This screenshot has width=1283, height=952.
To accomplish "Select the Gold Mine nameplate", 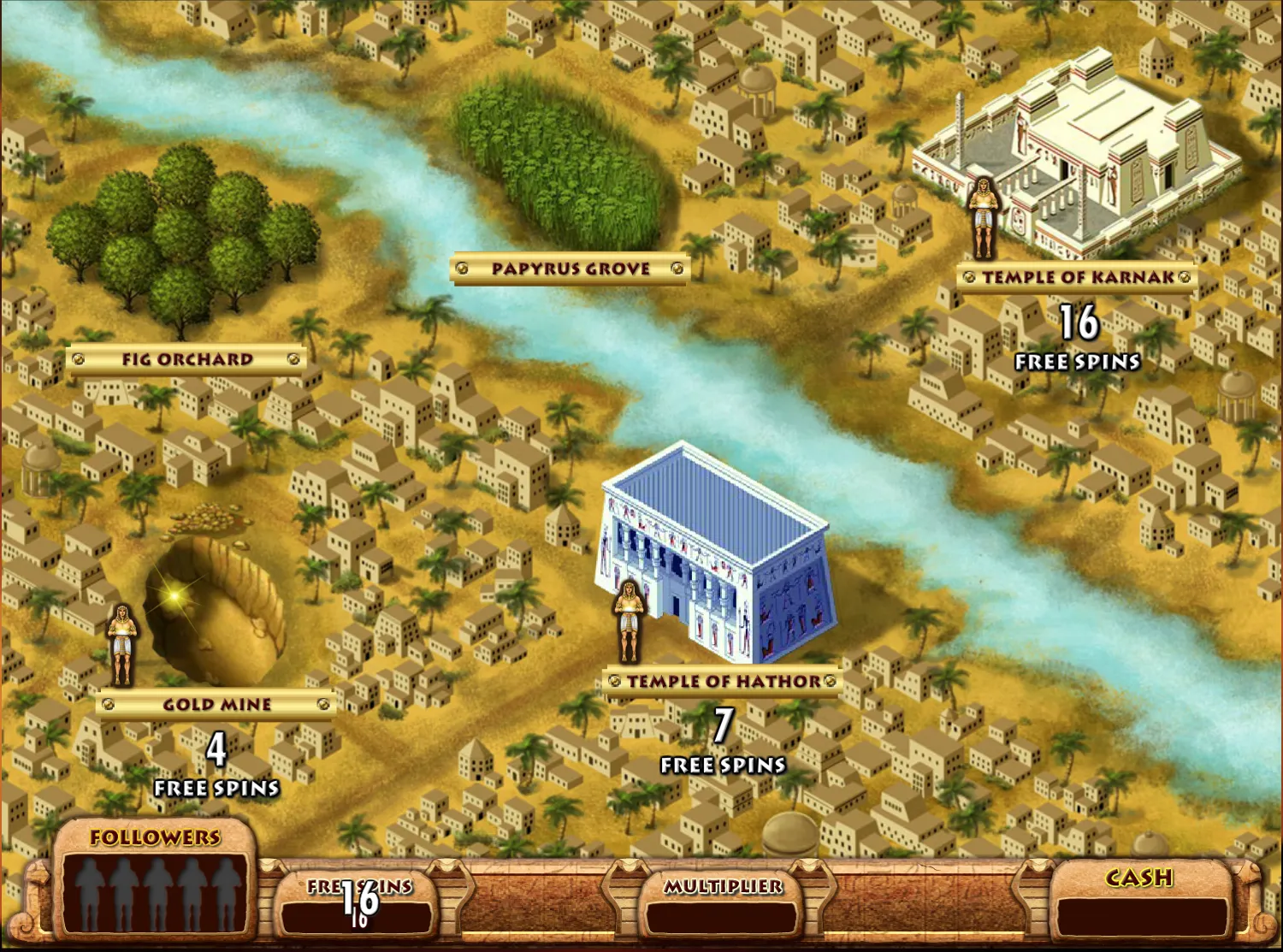I will [216, 704].
